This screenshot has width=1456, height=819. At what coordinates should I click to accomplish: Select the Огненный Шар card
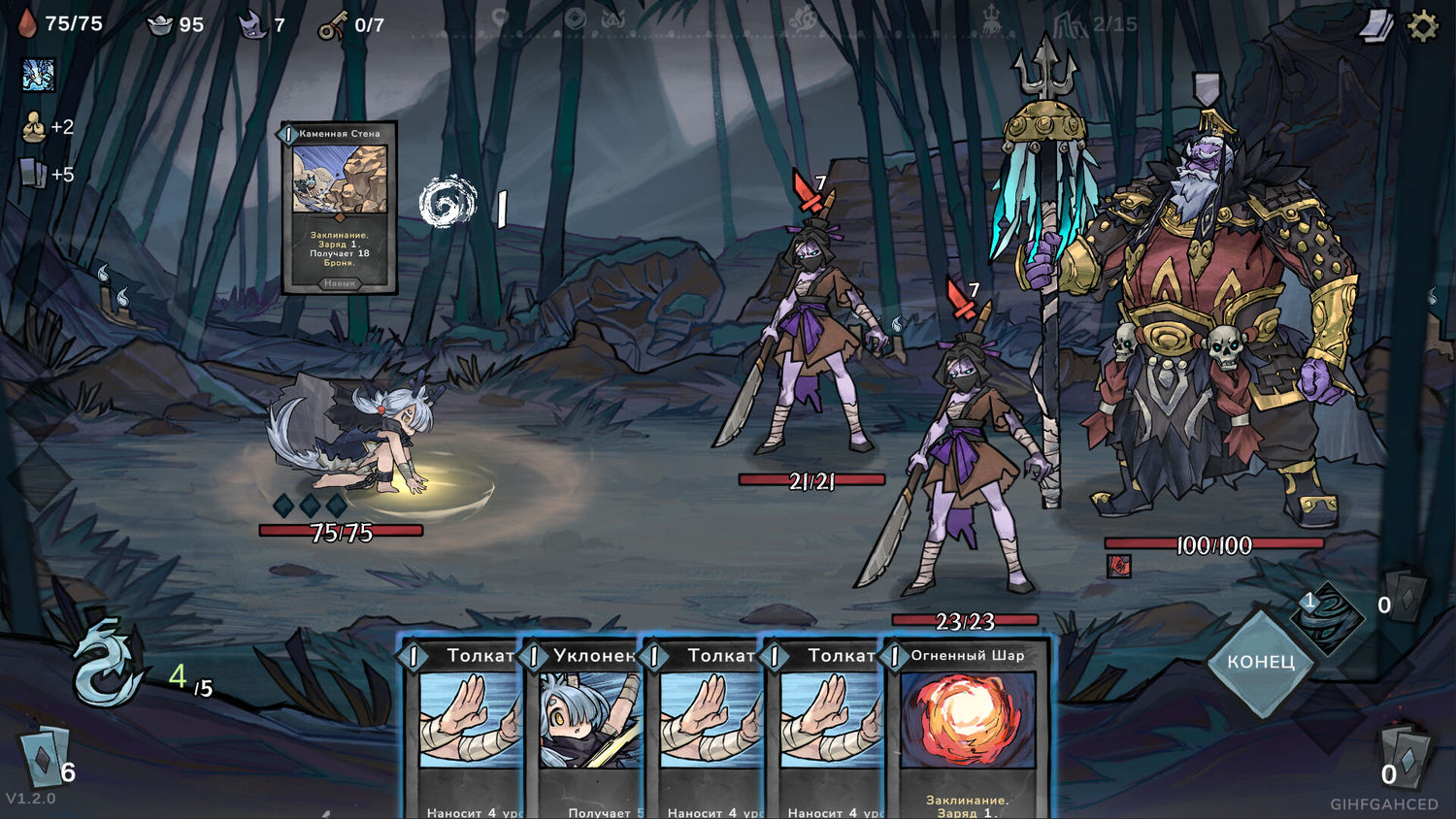coord(967,730)
